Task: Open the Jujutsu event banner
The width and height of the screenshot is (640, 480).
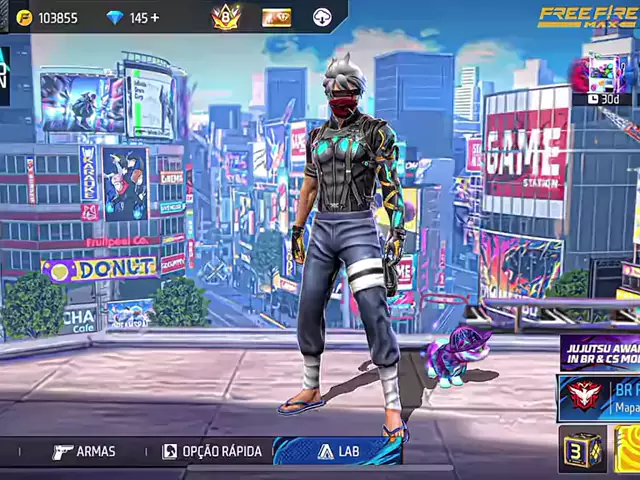Action: pyautogui.click(x=601, y=352)
